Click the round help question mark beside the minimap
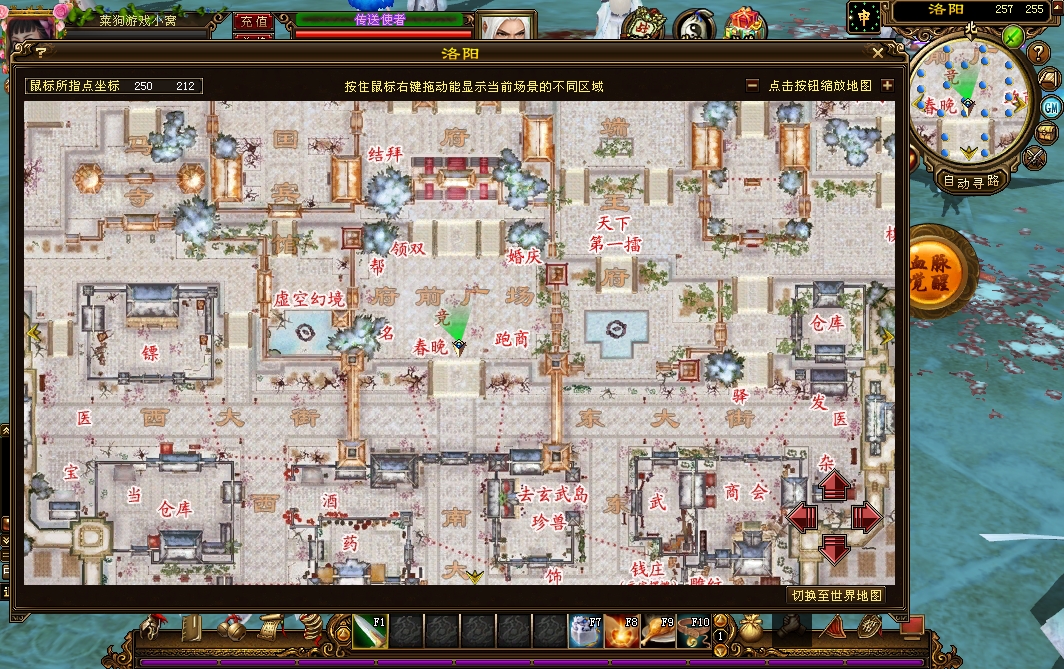 pos(1039,53)
